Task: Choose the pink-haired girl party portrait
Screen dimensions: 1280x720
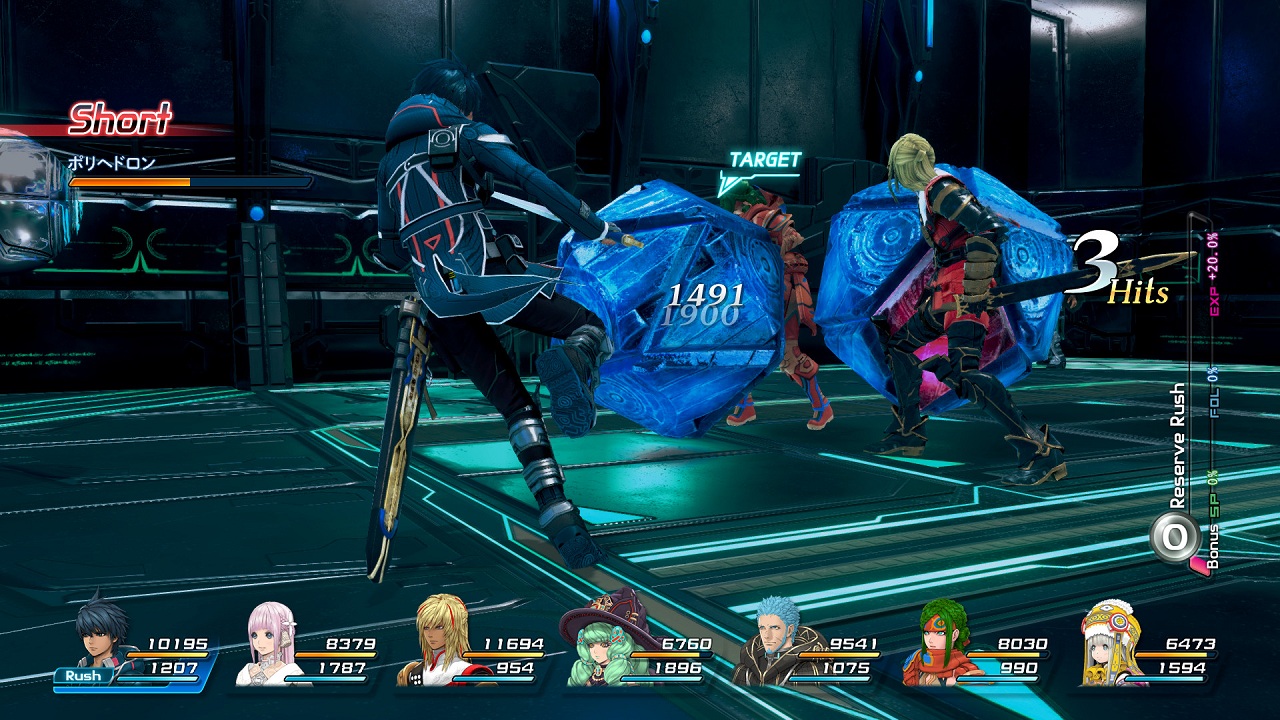Action: point(272,643)
